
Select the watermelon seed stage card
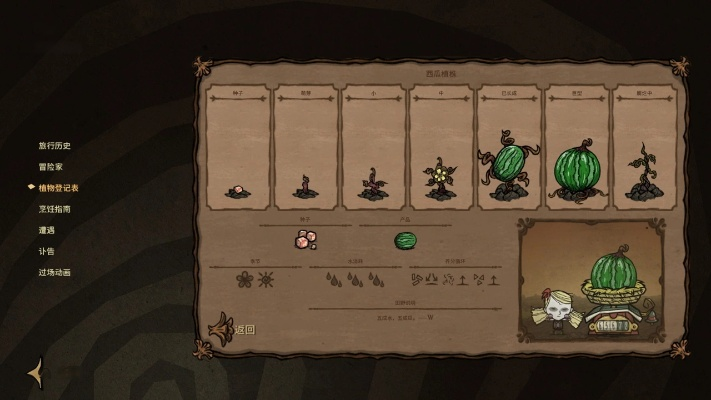tap(238, 147)
